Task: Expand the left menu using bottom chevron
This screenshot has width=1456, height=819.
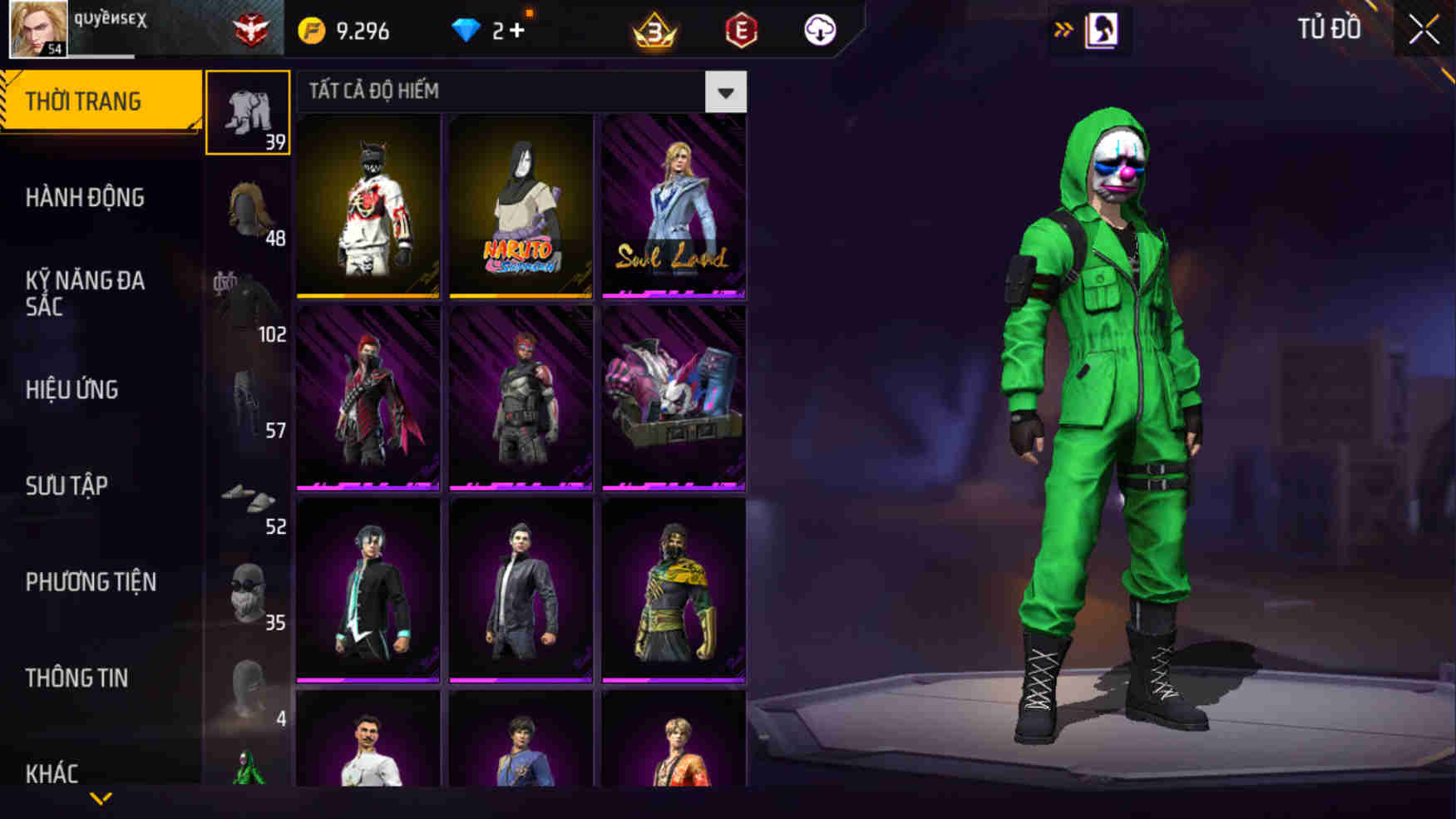Action: pos(100,798)
